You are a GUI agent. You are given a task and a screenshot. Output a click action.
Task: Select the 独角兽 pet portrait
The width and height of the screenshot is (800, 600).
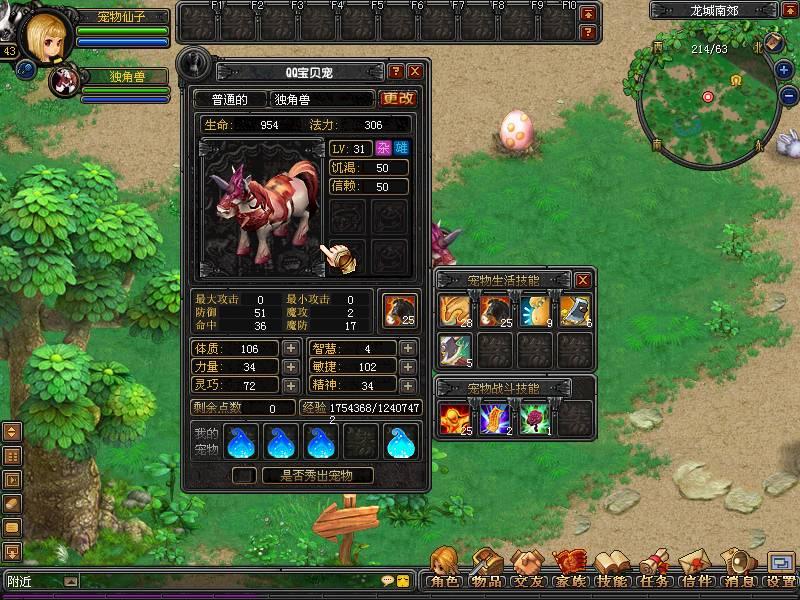coord(64,82)
